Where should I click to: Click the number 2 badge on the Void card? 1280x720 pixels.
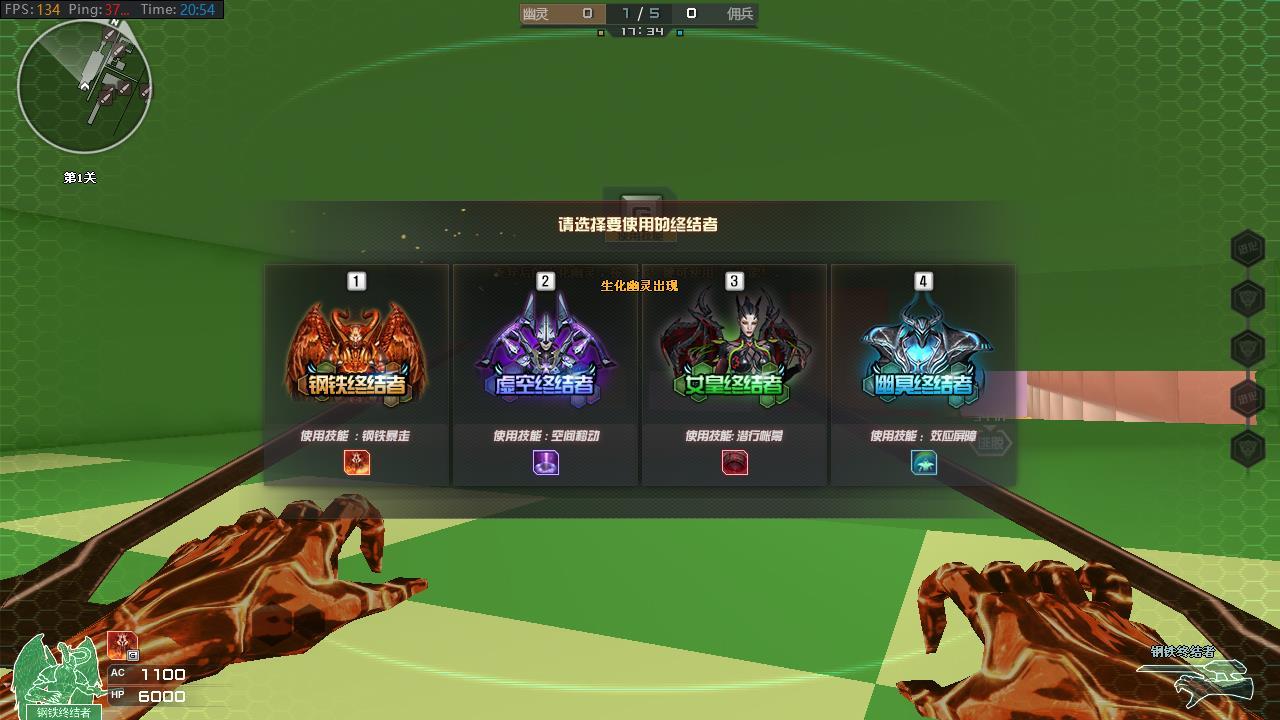pyautogui.click(x=545, y=283)
